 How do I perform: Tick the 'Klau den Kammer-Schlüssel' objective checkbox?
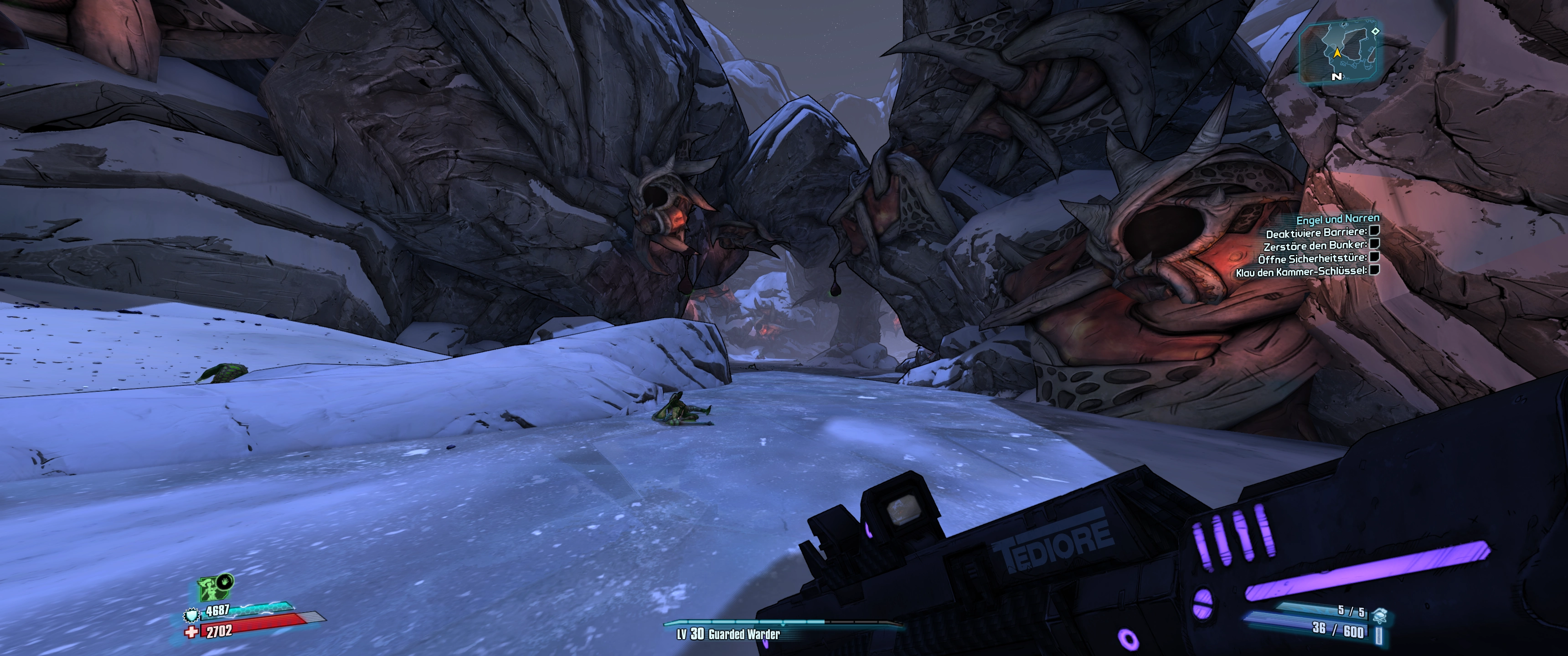[1374, 270]
